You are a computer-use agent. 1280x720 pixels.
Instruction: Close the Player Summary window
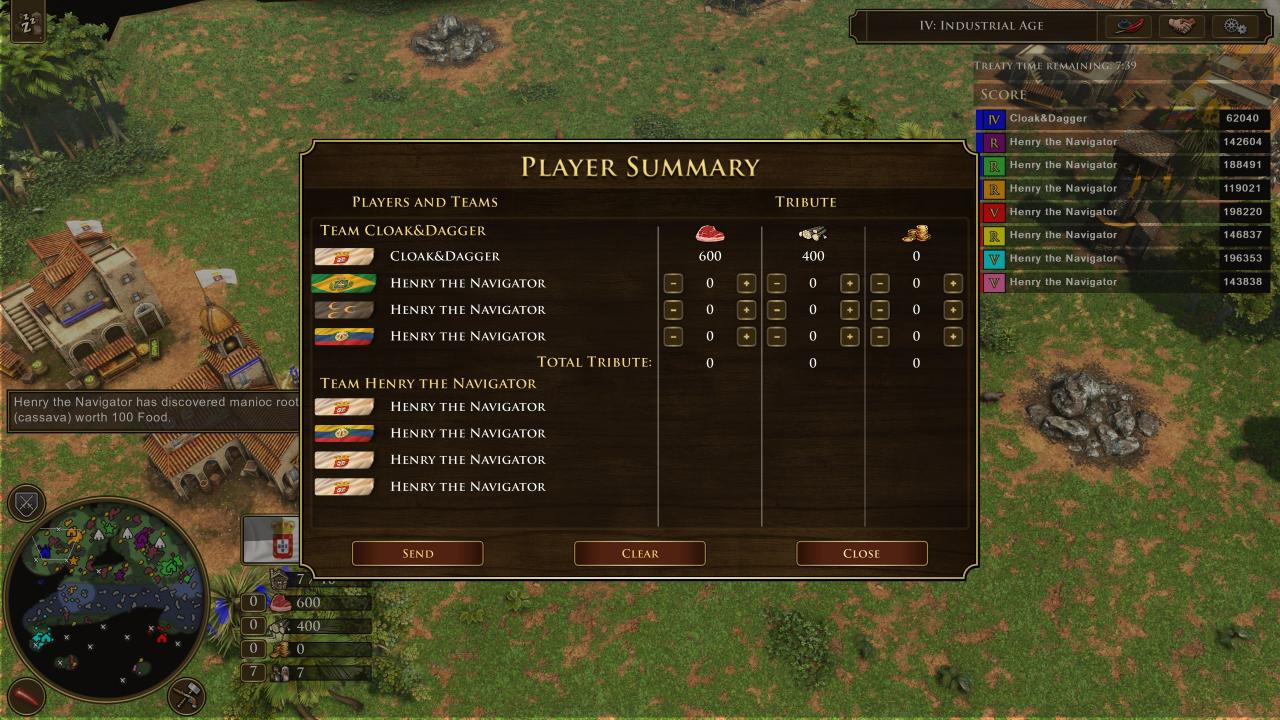861,553
